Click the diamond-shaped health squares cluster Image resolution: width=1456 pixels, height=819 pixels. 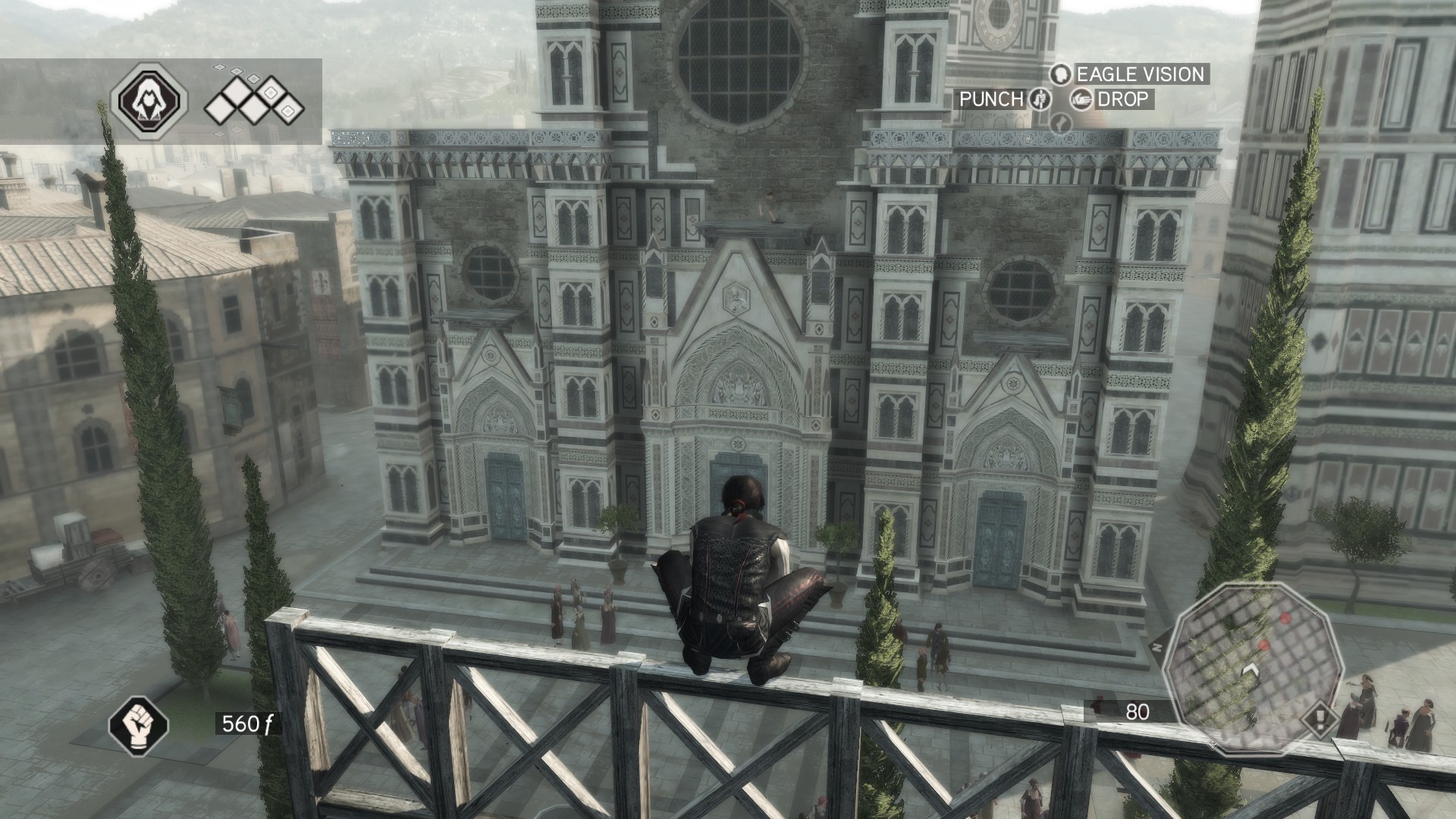point(253,102)
